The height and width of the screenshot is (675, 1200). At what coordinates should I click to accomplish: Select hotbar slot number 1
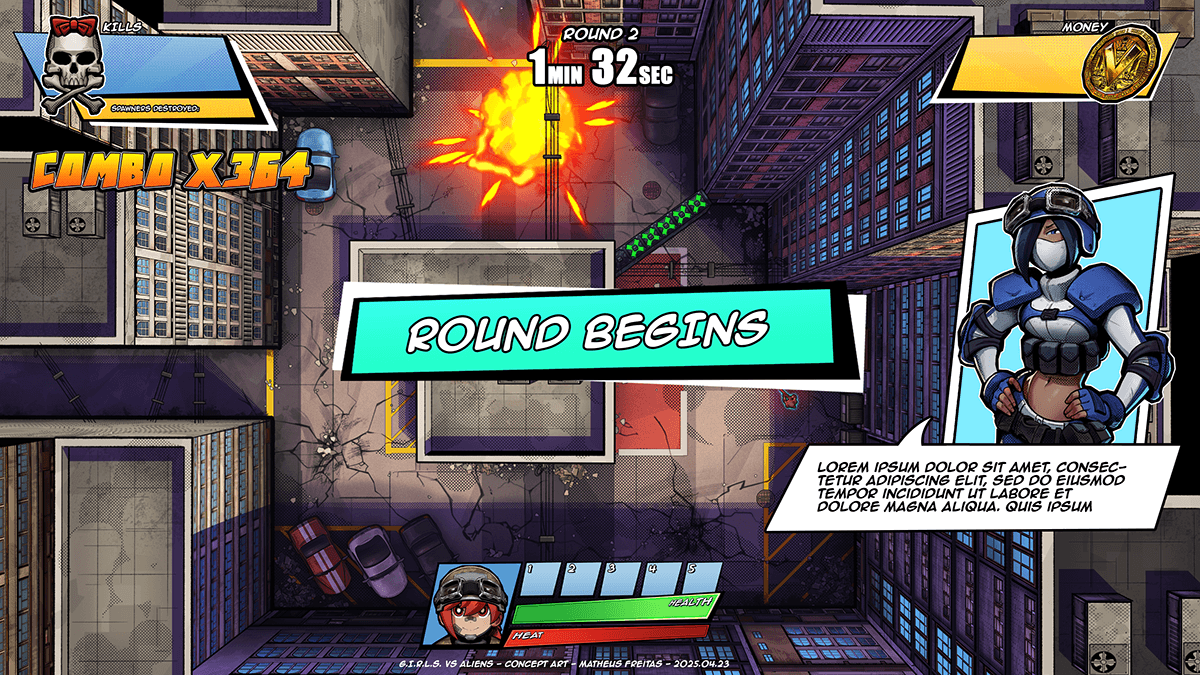click(540, 581)
